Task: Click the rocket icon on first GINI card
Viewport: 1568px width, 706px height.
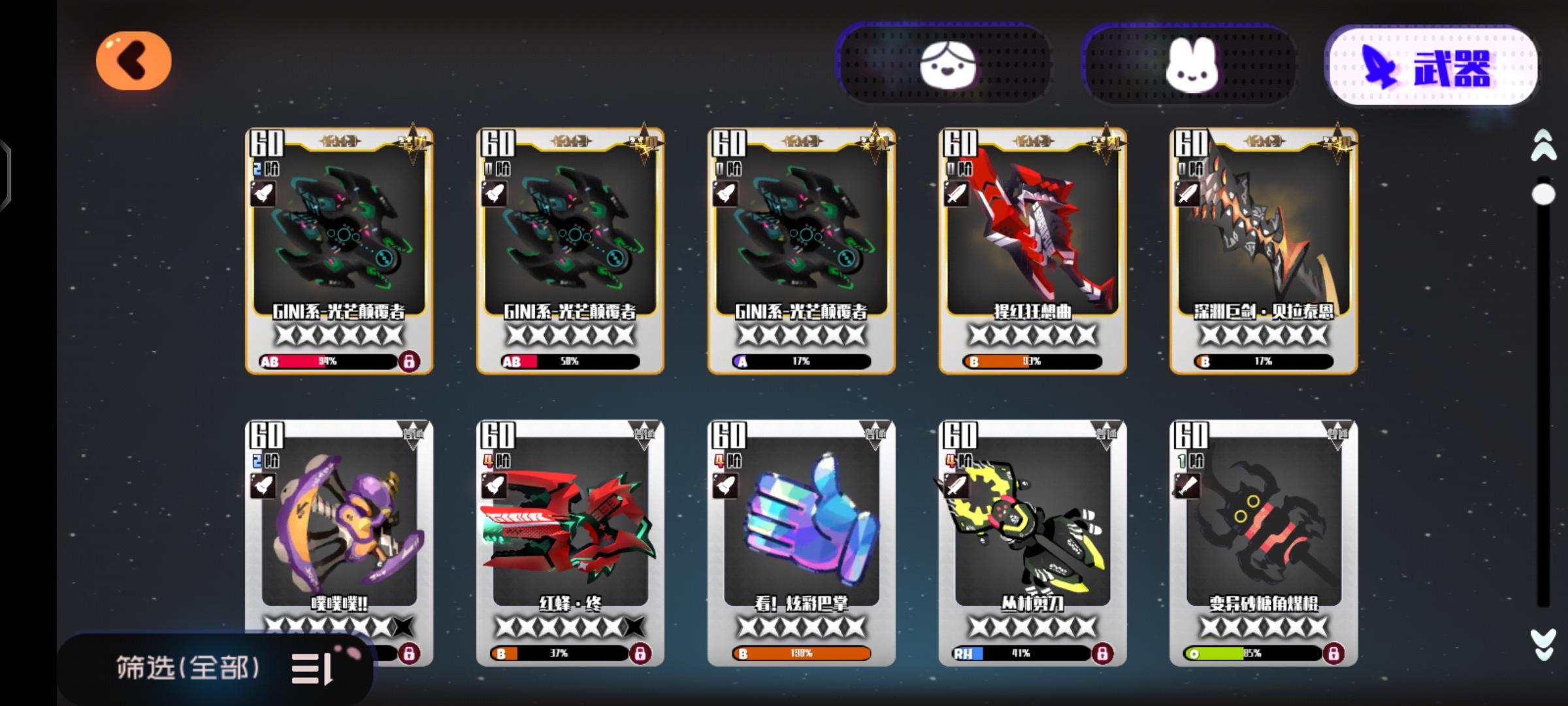Action: (263, 193)
